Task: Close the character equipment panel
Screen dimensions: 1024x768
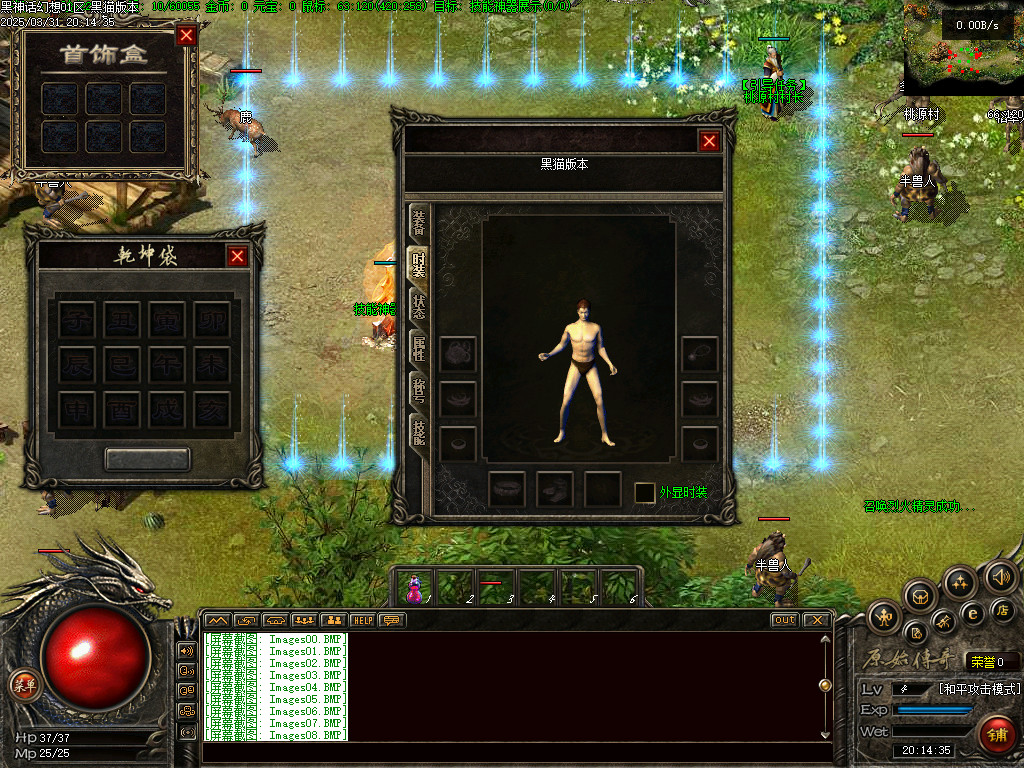Action: tap(709, 141)
